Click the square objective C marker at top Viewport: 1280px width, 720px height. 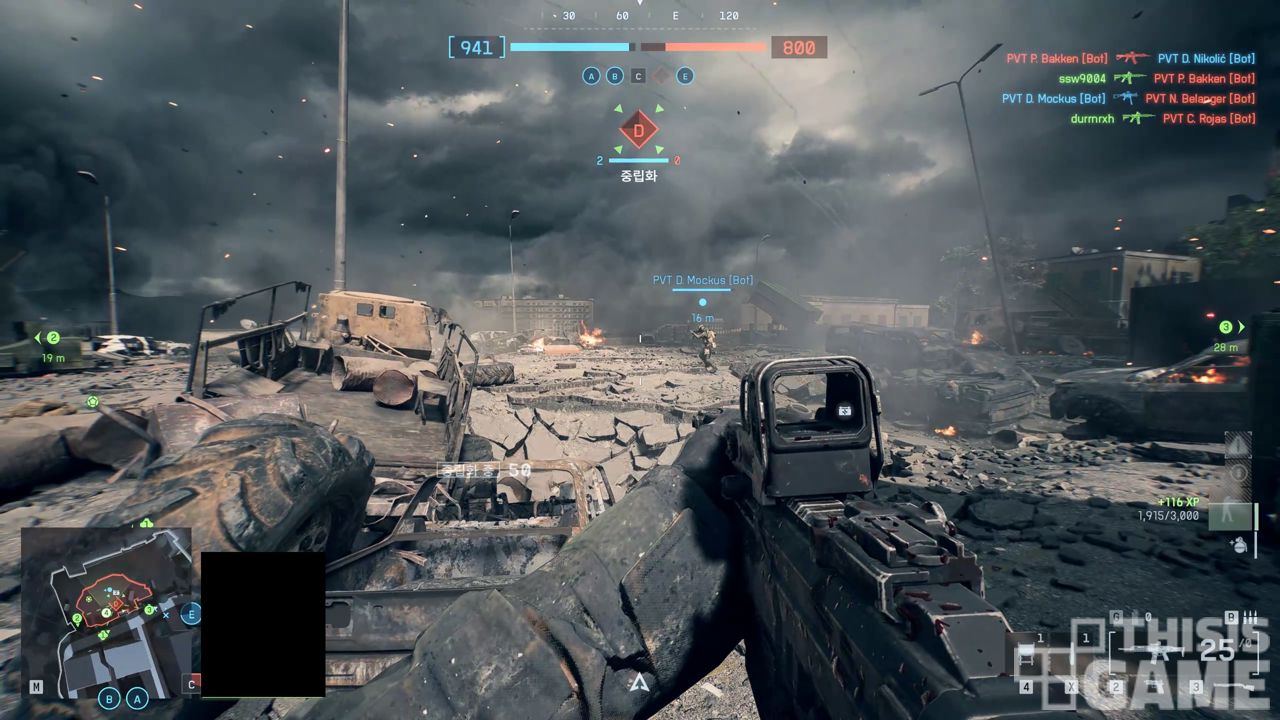click(x=638, y=76)
